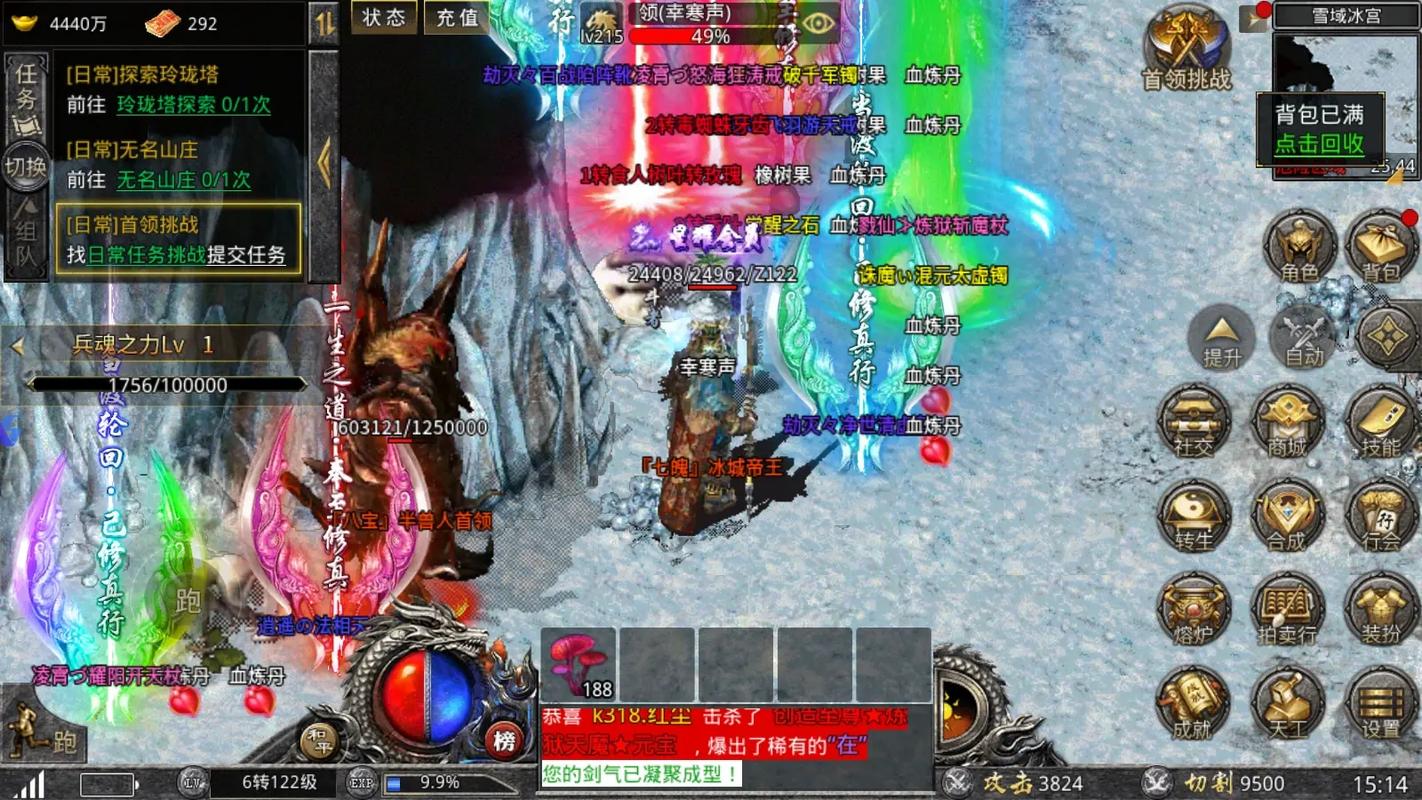Image resolution: width=1422 pixels, height=800 pixels.
Task: Select the 玲珑塔探索 daily quest link
Action: (x=193, y=105)
